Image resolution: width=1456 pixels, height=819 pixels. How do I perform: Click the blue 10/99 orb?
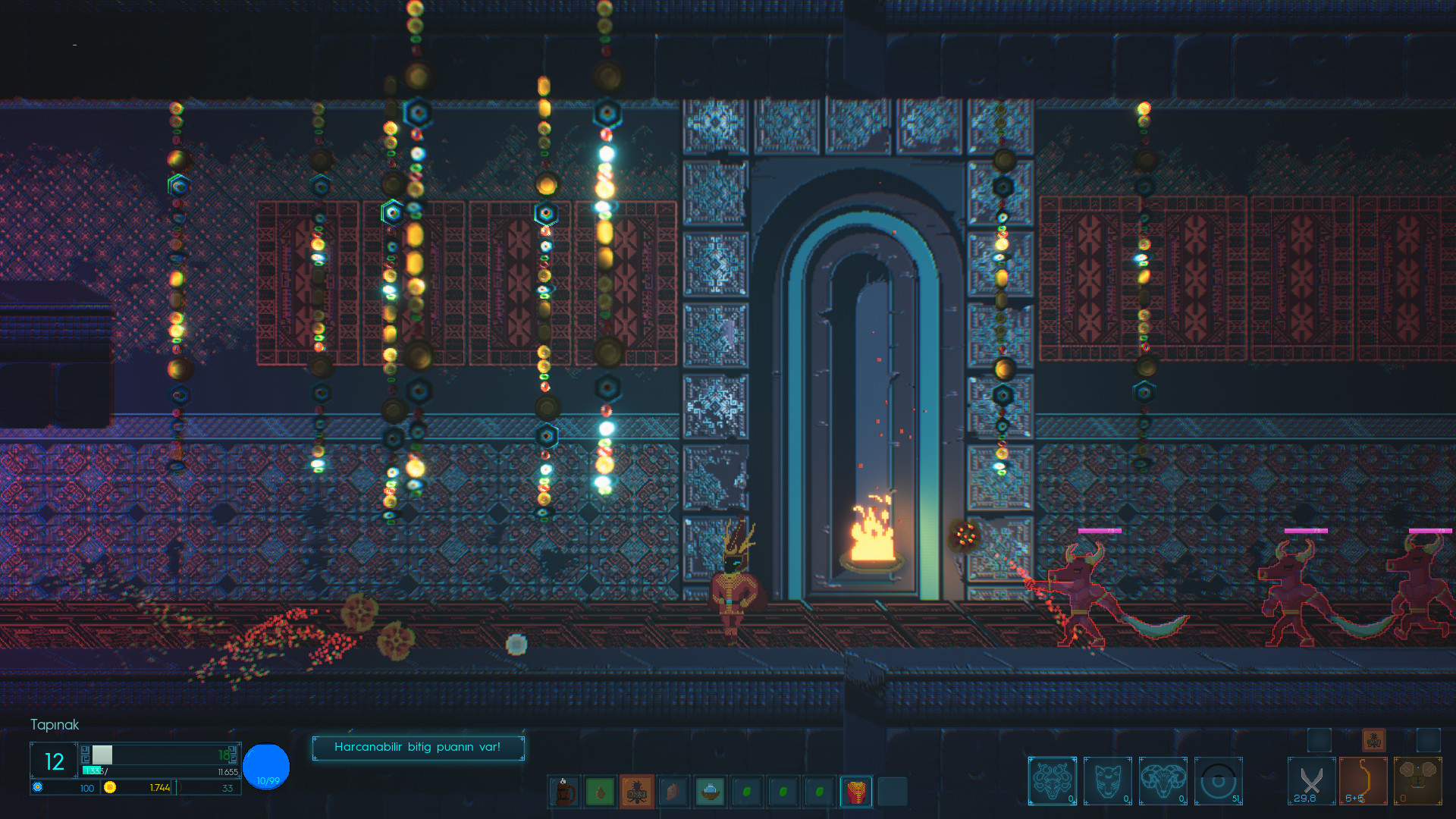coord(265,767)
